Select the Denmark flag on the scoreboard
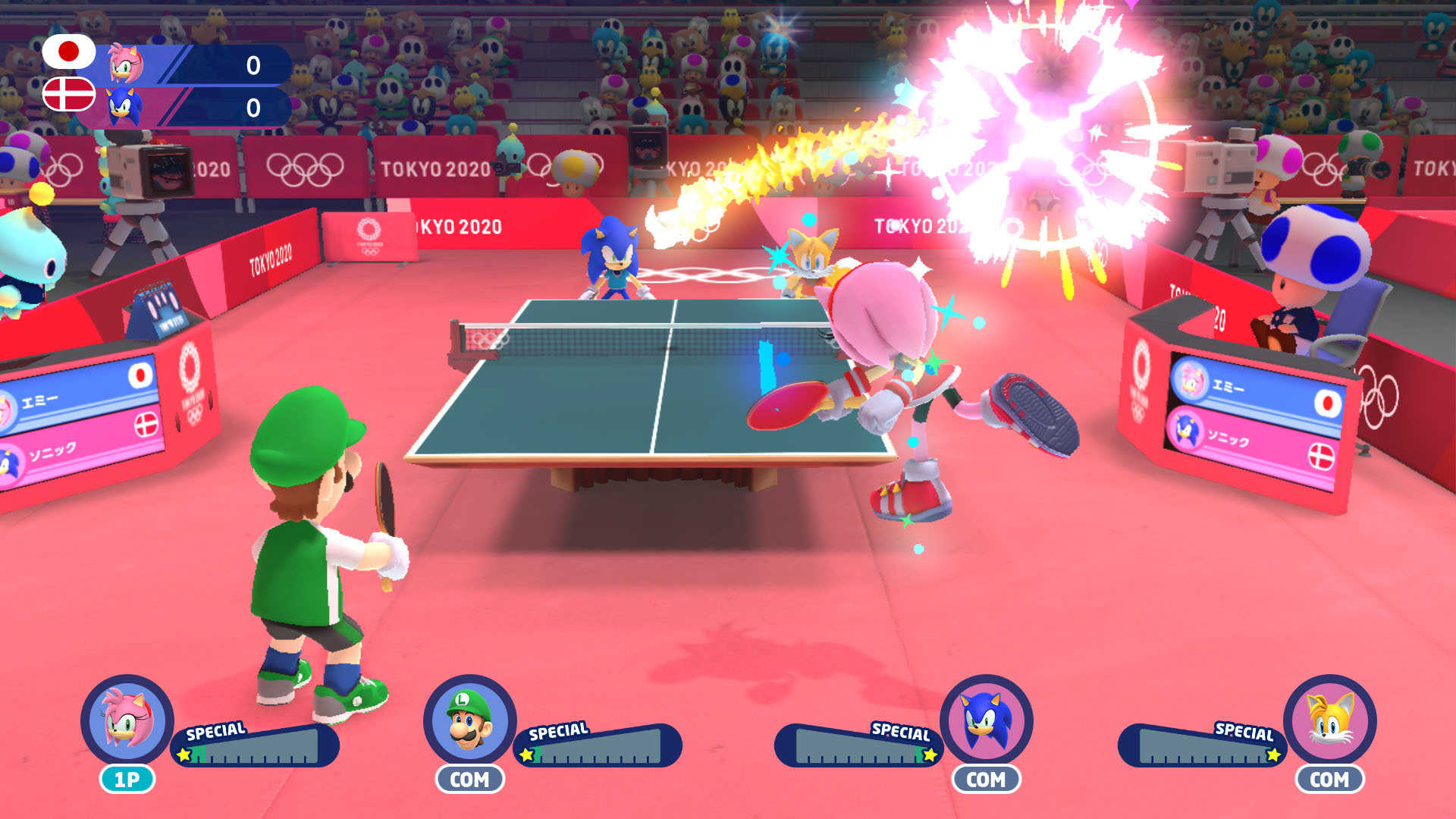This screenshot has width=1456, height=819. click(68, 94)
